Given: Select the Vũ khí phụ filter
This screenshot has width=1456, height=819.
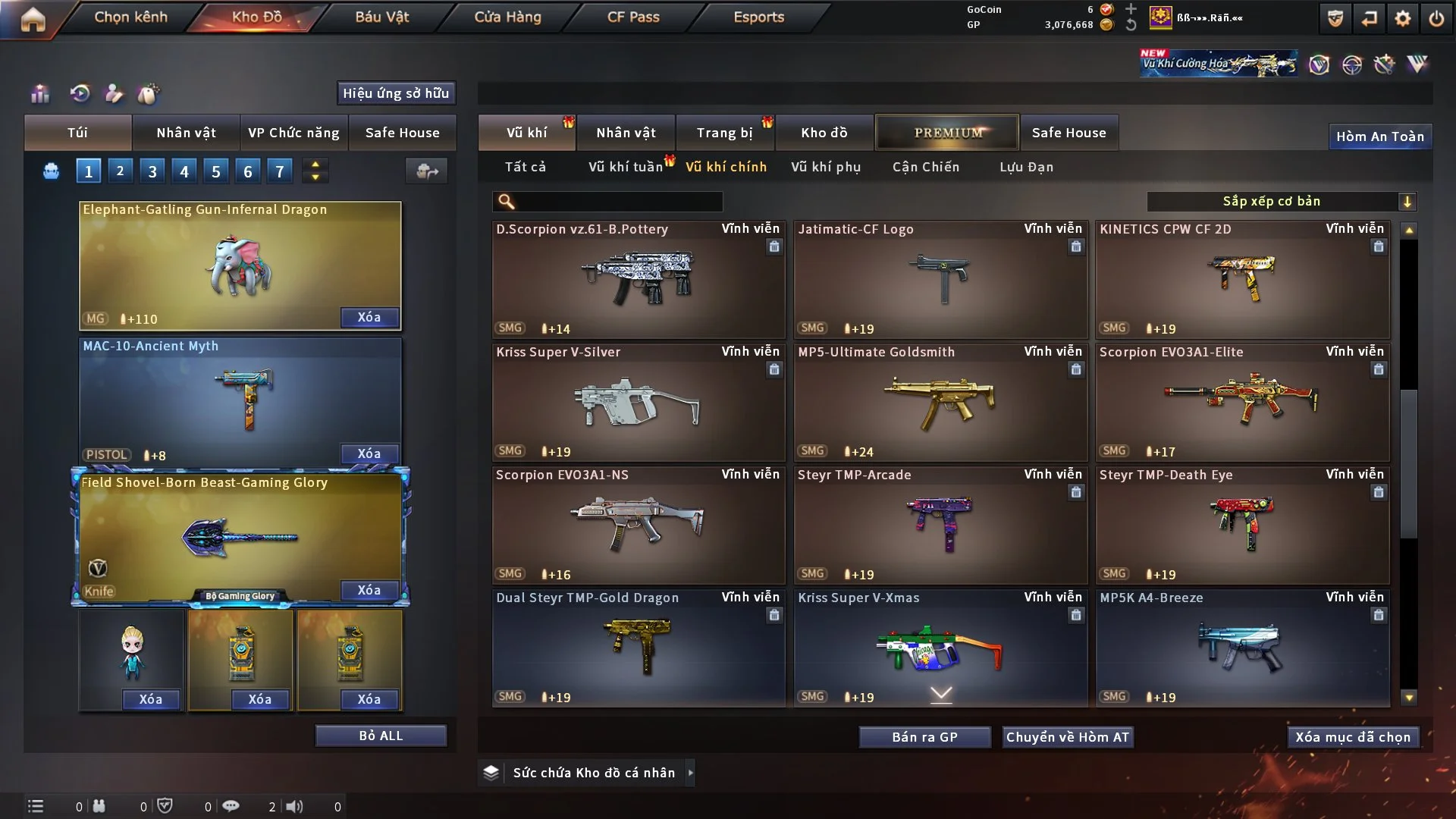Looking at the screenshot, I should point(825,167).
